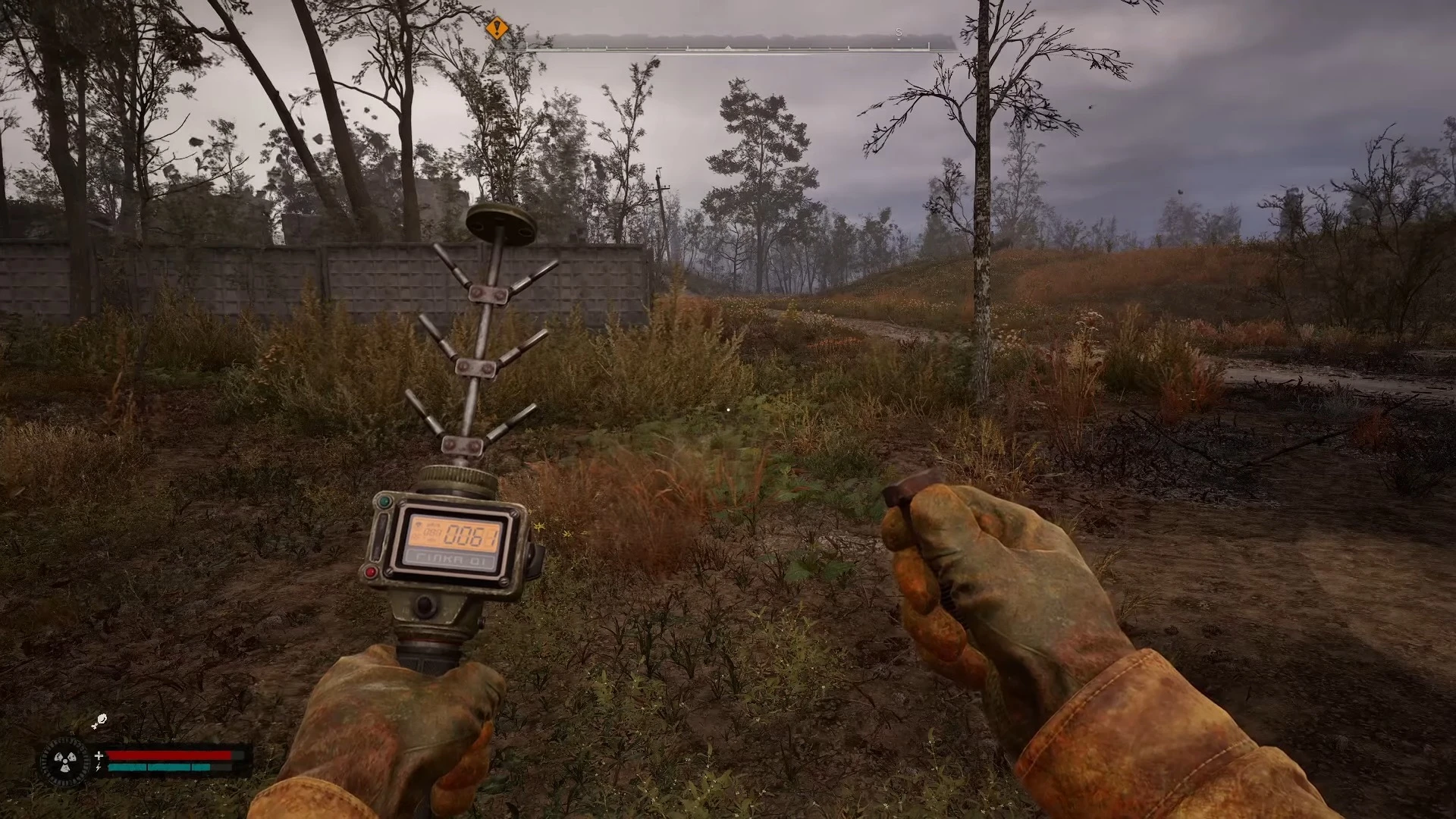Click the S direction marker on the compass
1456x819 pixels.
coord(898,32)
